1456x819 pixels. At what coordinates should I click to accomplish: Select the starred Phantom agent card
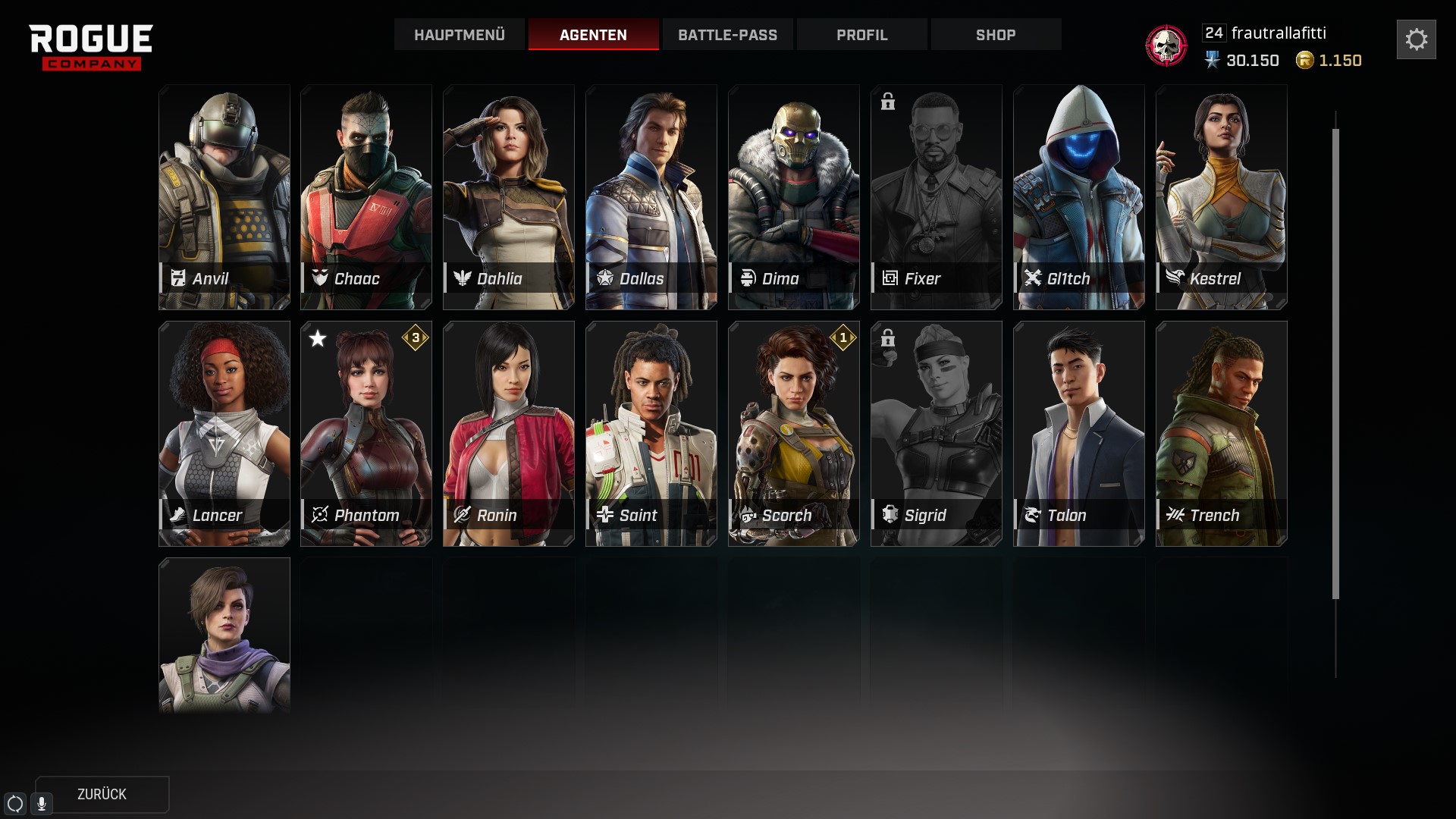366,433
